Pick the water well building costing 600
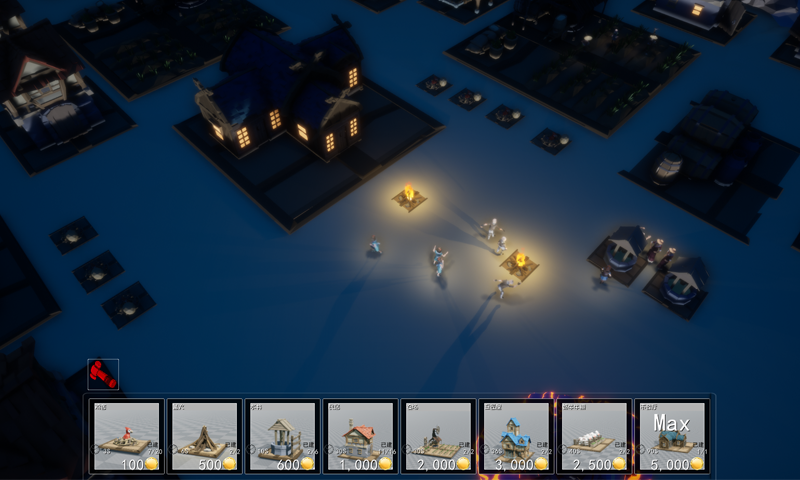The height and width of the screenshot is (480, 800). coord(282,437)
